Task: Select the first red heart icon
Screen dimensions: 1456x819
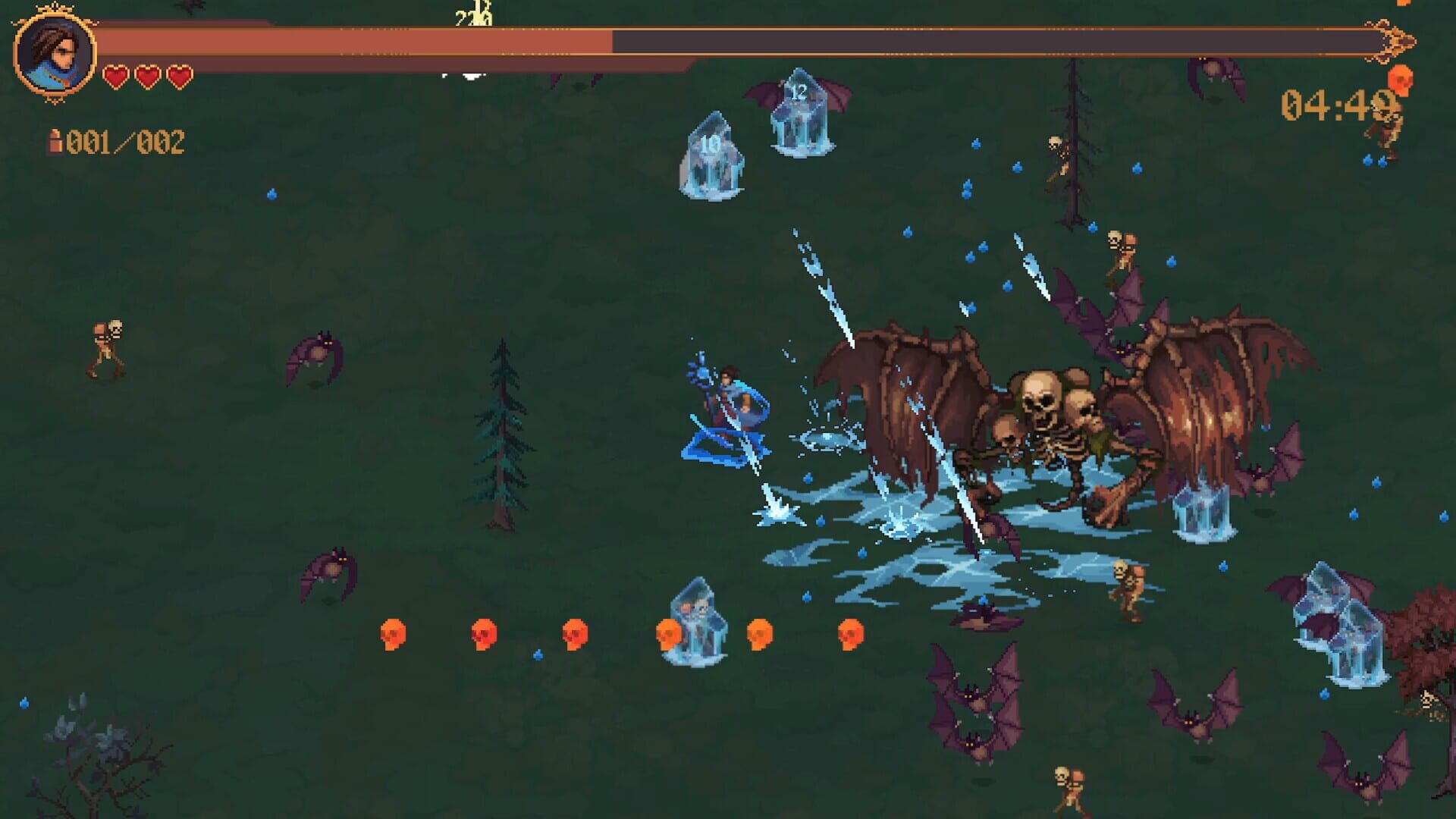Action: click(115, 76)
